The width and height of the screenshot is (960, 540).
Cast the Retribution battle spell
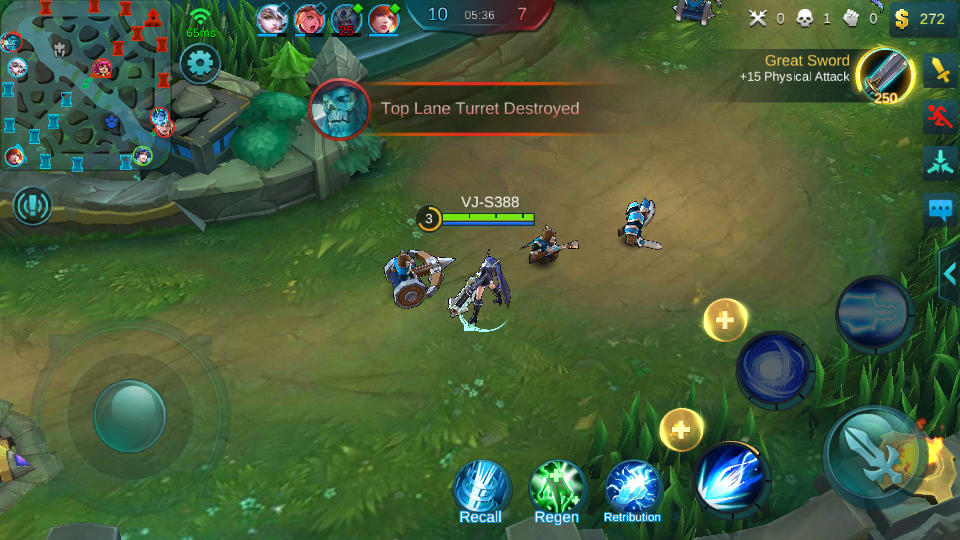[x=632, y=490]
